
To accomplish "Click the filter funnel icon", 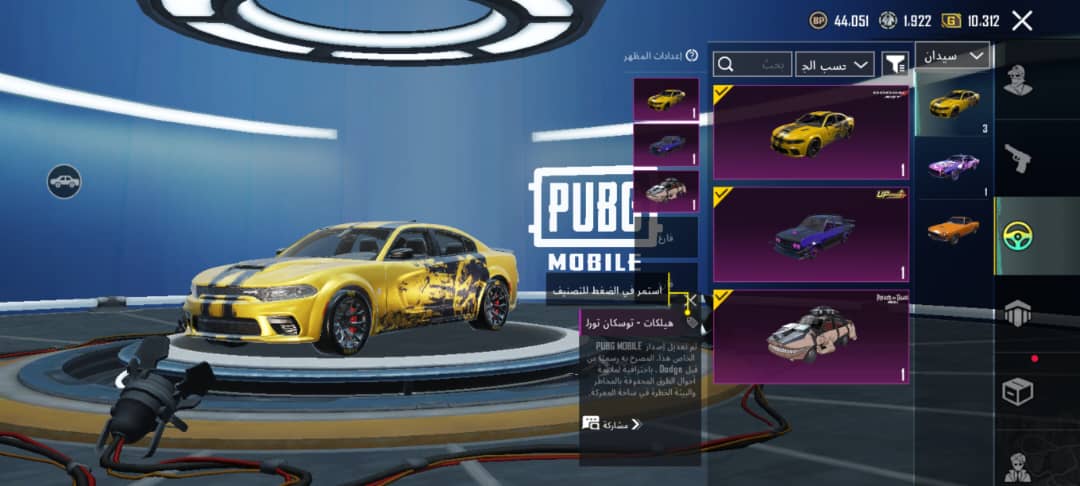I will point(895,64).
